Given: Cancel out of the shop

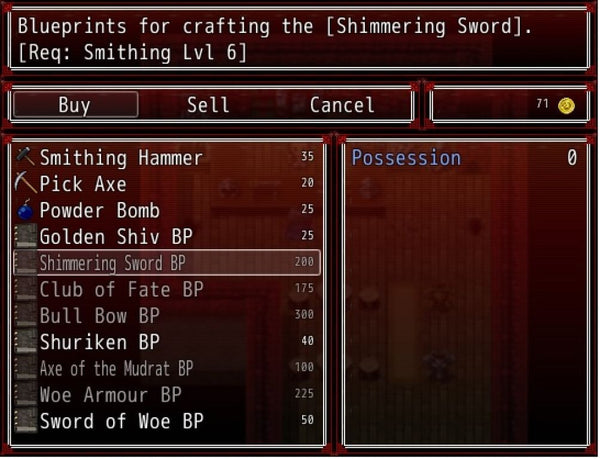Looking at the screenshot, I should pyautogui.click(x=342, y=105).
